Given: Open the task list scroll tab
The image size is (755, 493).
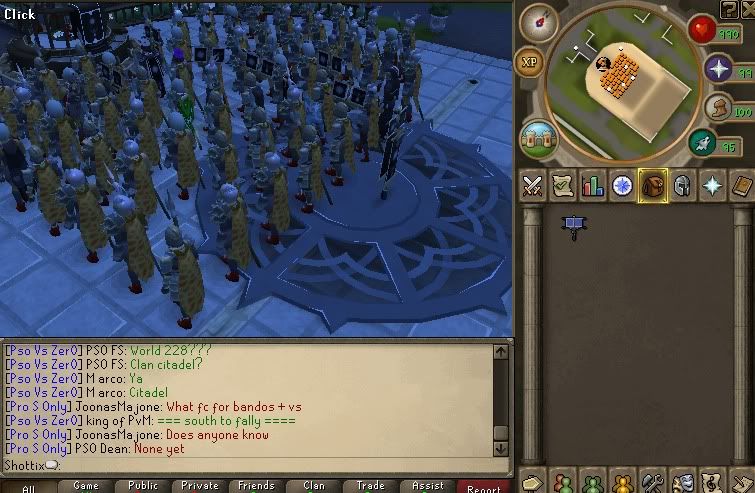Looking at the screenshot, I should coord(563,186).
